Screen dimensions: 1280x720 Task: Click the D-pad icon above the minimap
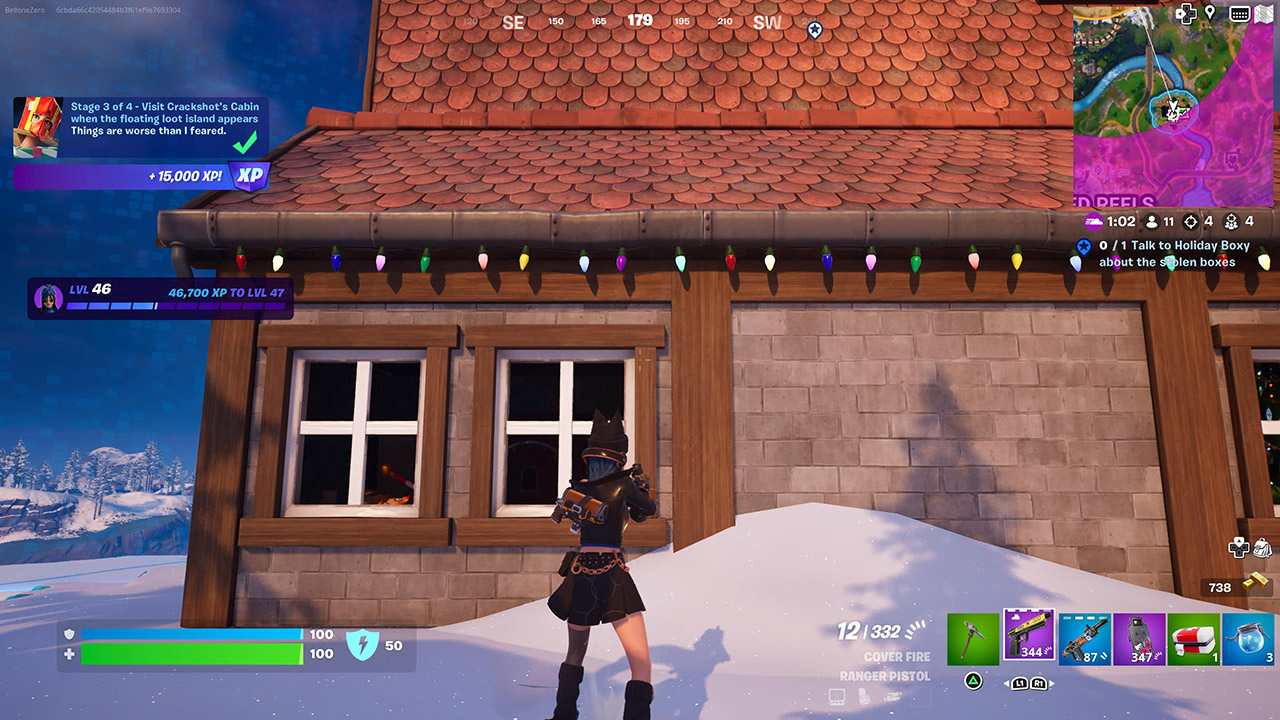[x=1186, y=13]
